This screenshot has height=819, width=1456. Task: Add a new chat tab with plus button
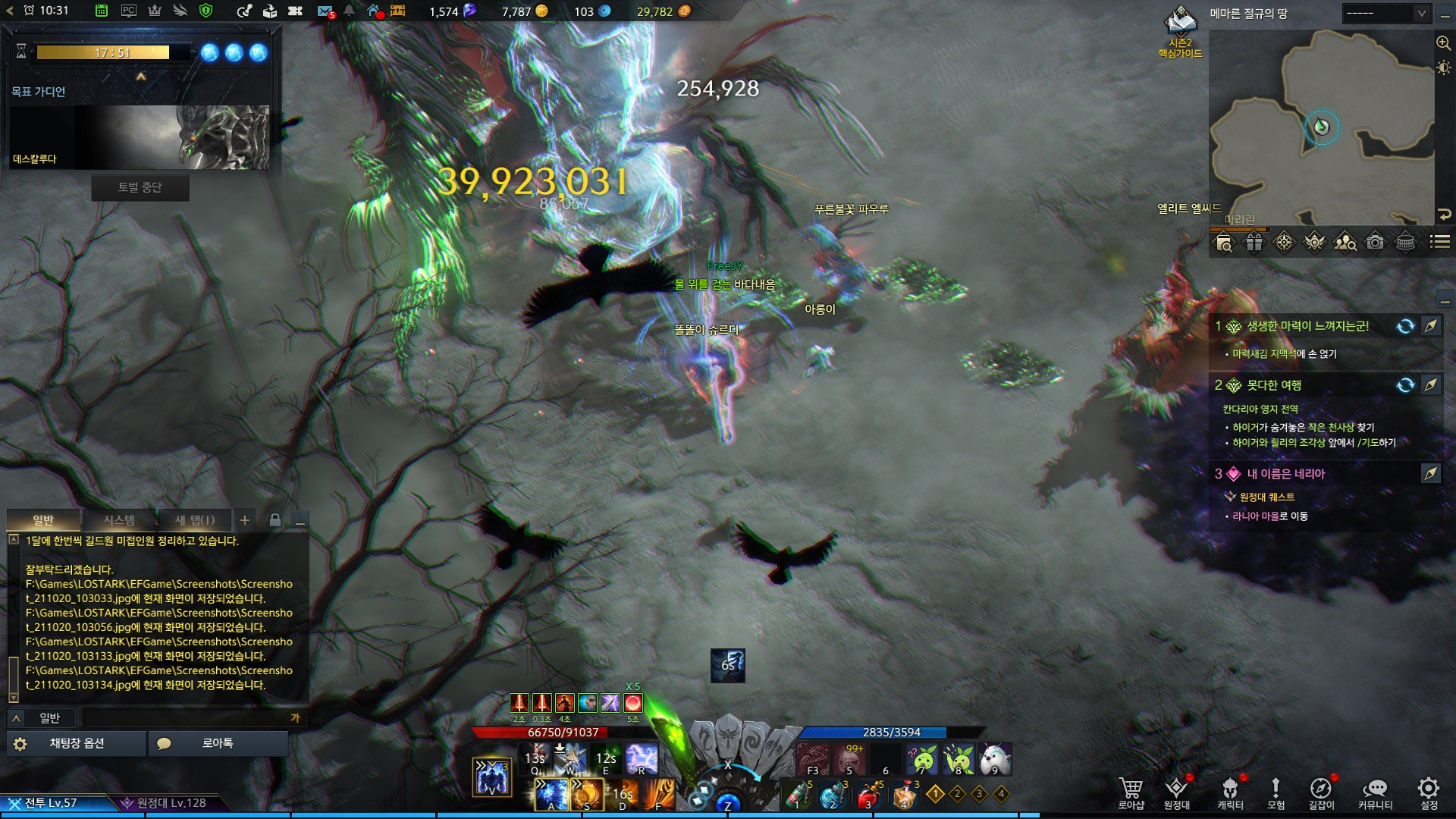(x=245, y=520)
